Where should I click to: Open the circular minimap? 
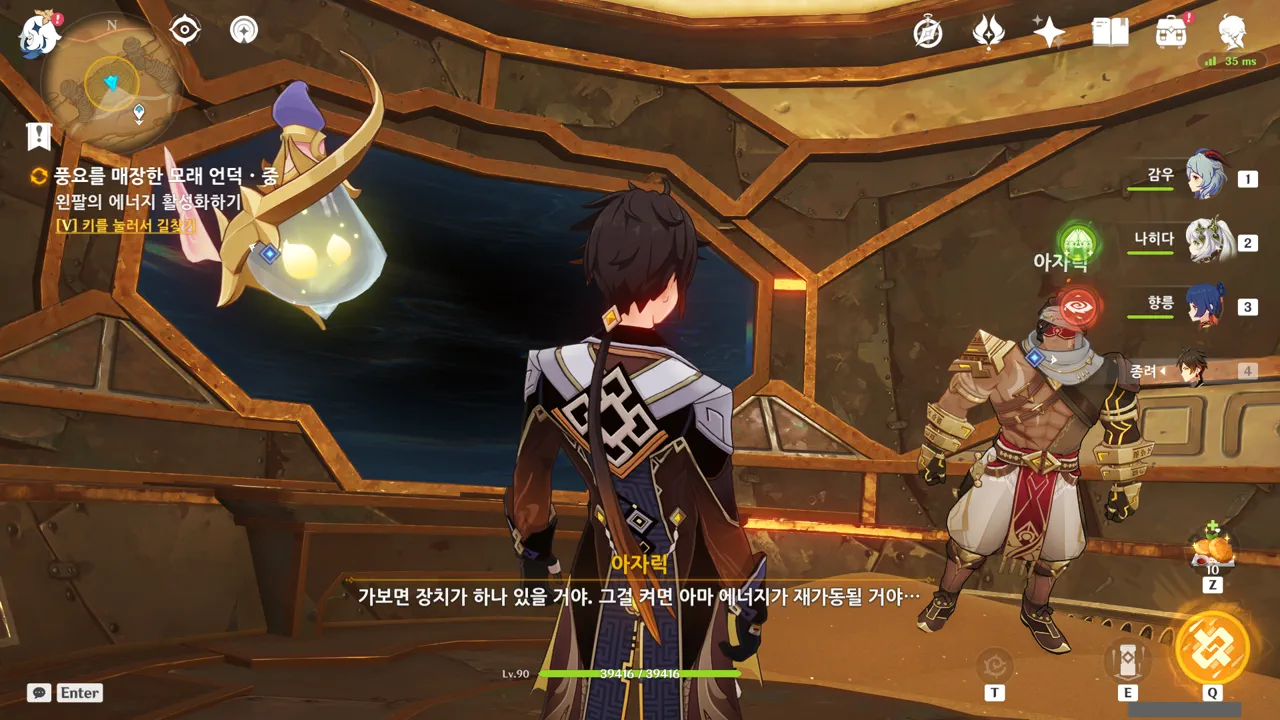pos(111,82)
